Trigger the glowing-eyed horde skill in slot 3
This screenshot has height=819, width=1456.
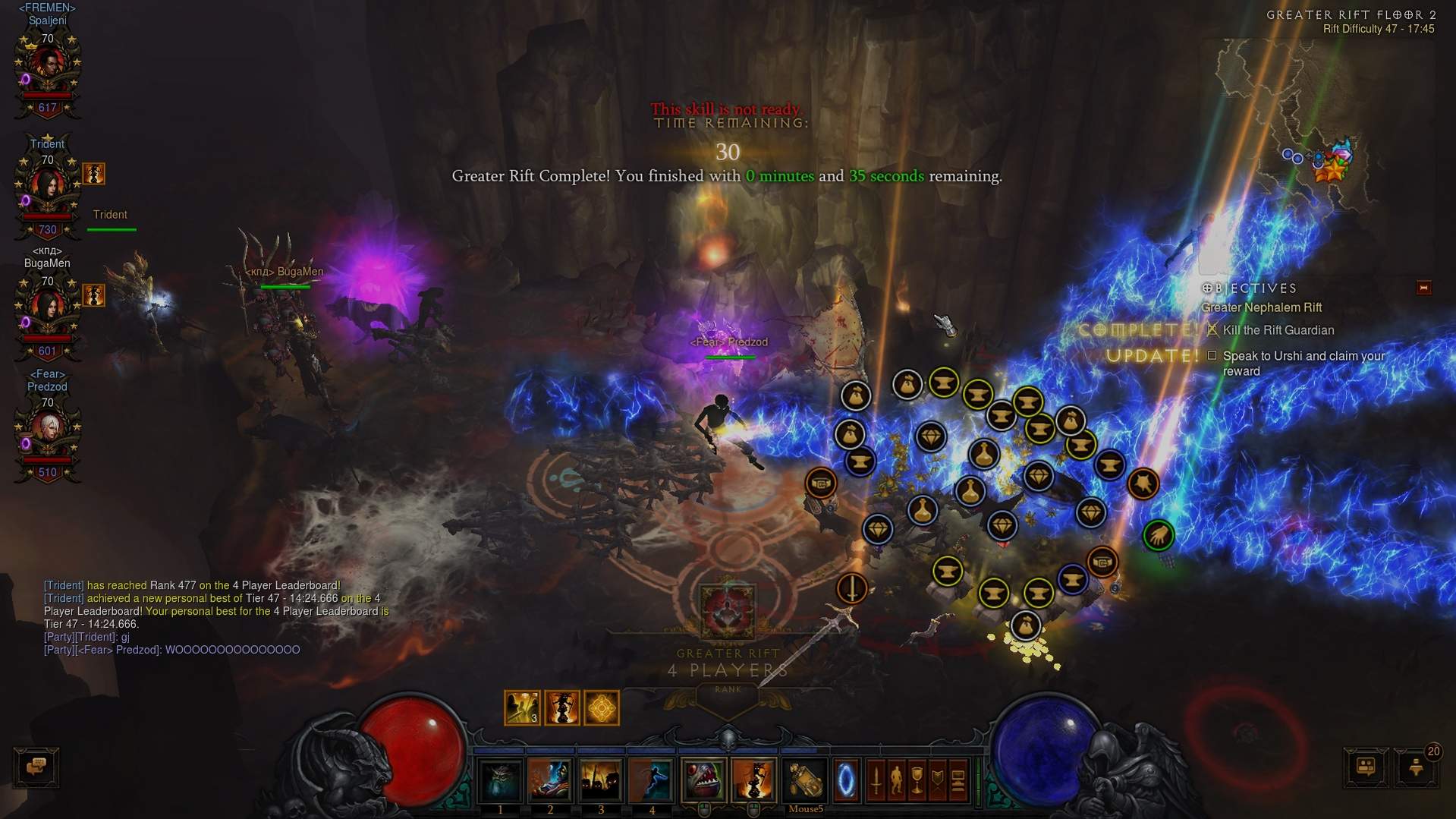point(601,780)
